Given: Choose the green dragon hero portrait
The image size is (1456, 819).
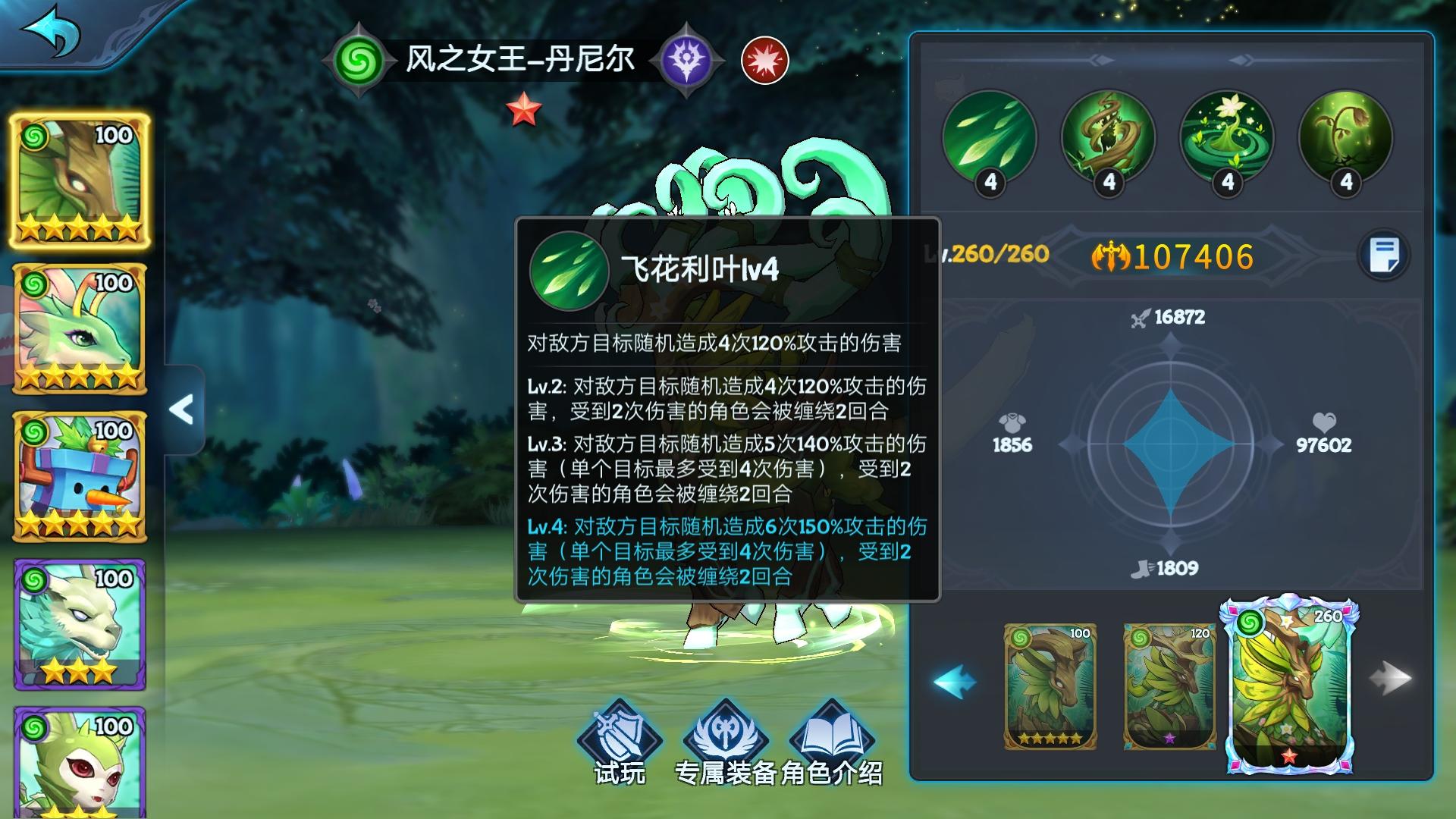Looking at the screenshot, I should click(x=80, y=328).
